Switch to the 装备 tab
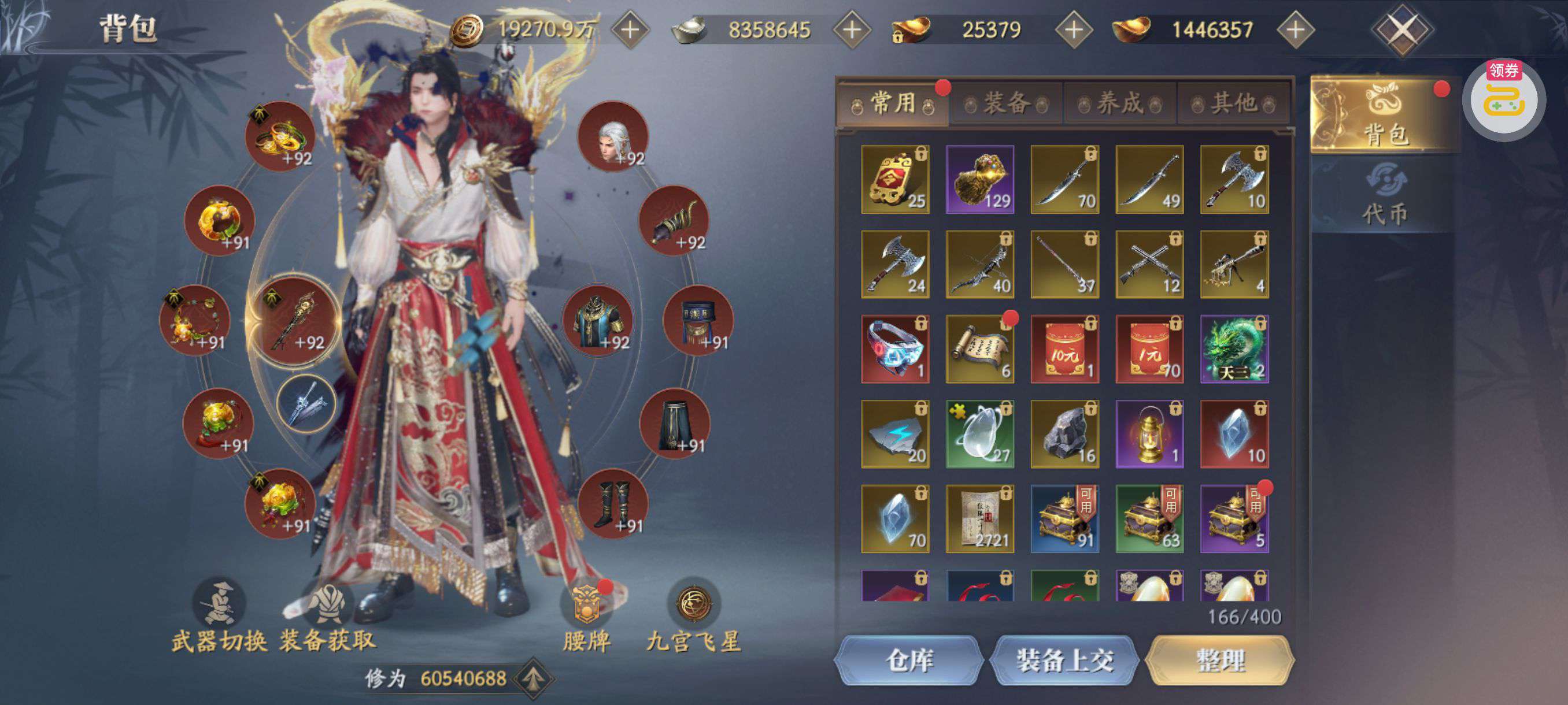 click(x=1007, y=104)
